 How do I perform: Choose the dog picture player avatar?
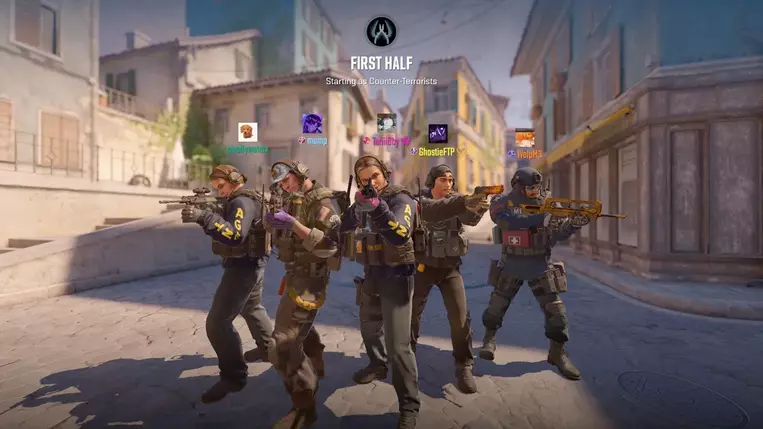(x=247, y=131)
